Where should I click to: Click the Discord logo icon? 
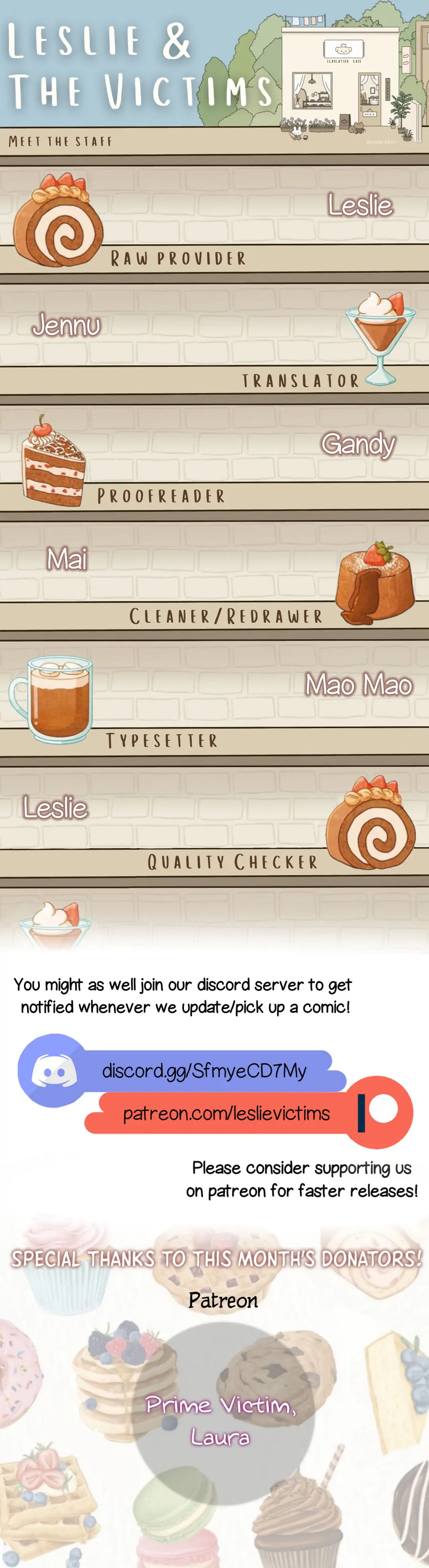[54, 1070]
